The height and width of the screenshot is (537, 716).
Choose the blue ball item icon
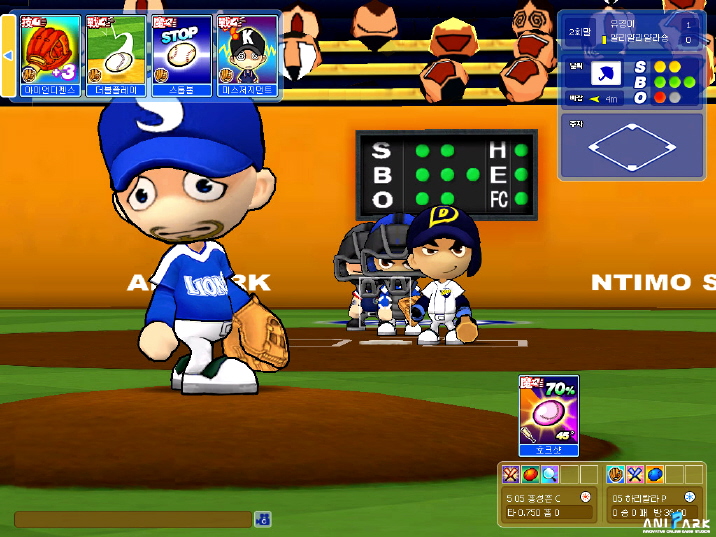tap(654, 474)
